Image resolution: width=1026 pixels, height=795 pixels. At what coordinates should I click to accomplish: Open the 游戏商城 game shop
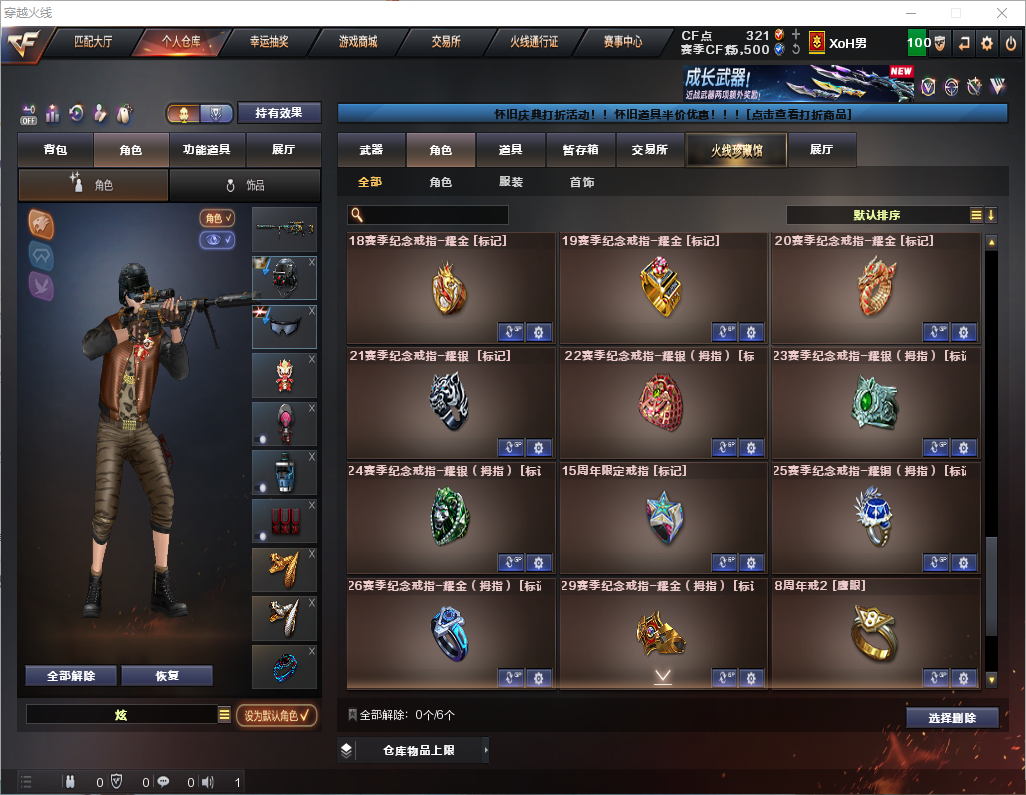[357, 42]
